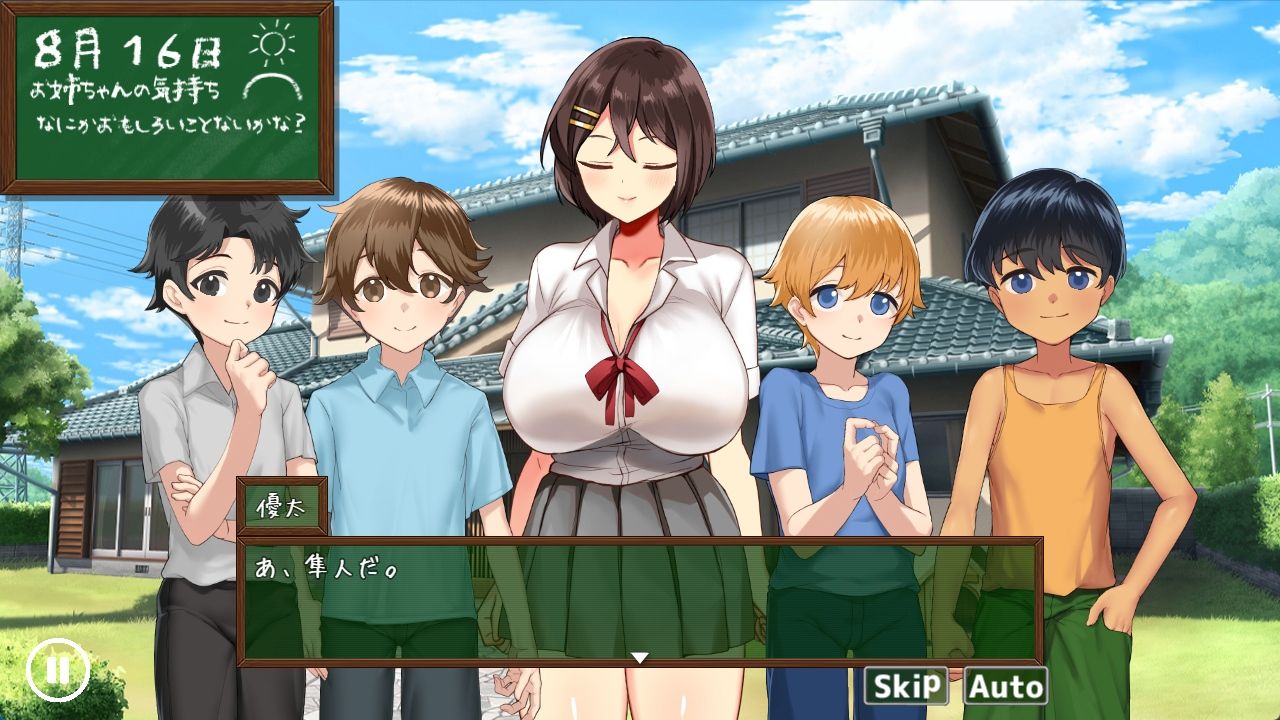Select the dialogue box showing あ、隼人だ。
The width and height of the screenshot is (1280, 720).
640,595
